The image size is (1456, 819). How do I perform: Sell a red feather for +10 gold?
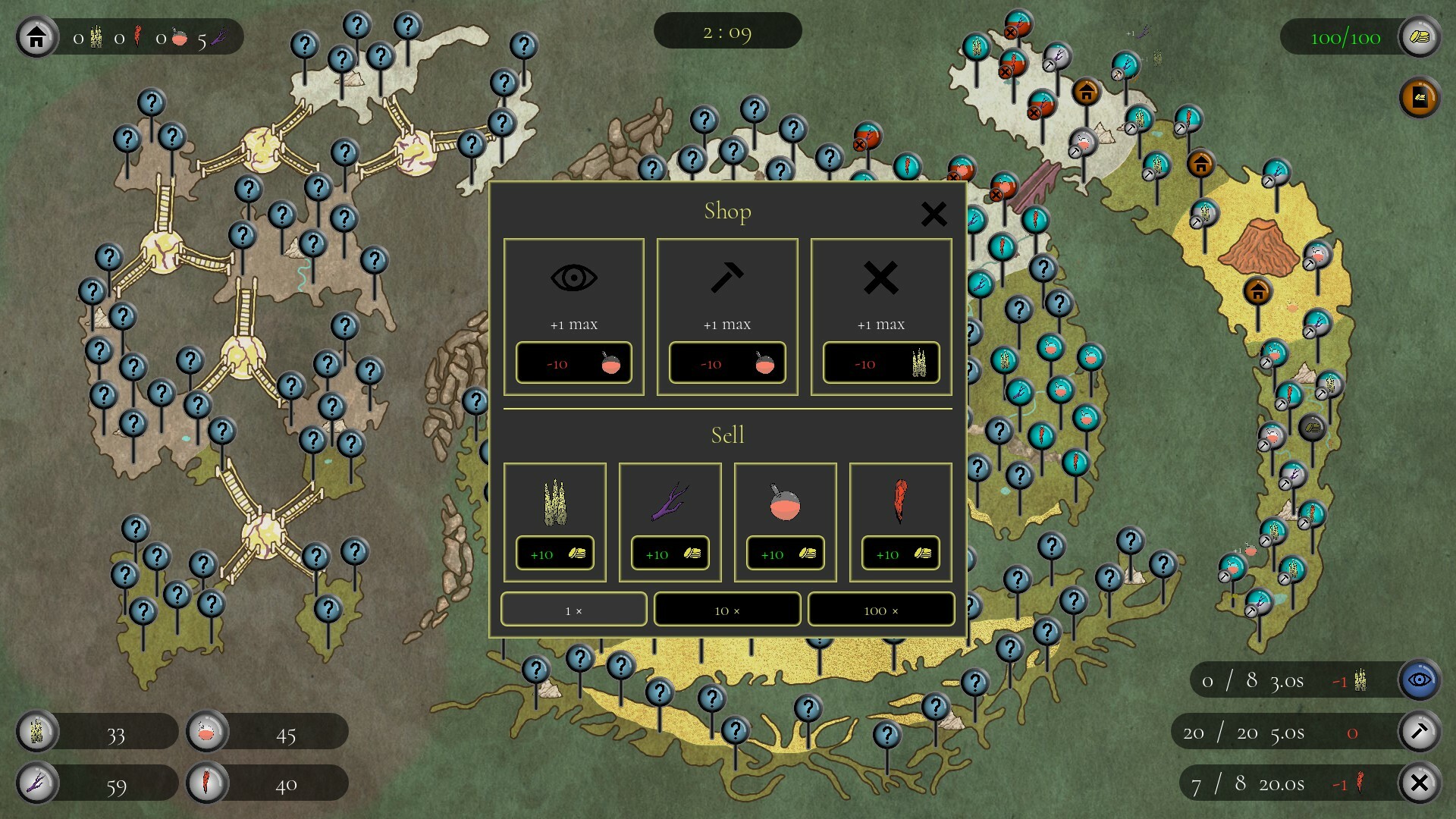pyautogui.click(x=899, y=553)
